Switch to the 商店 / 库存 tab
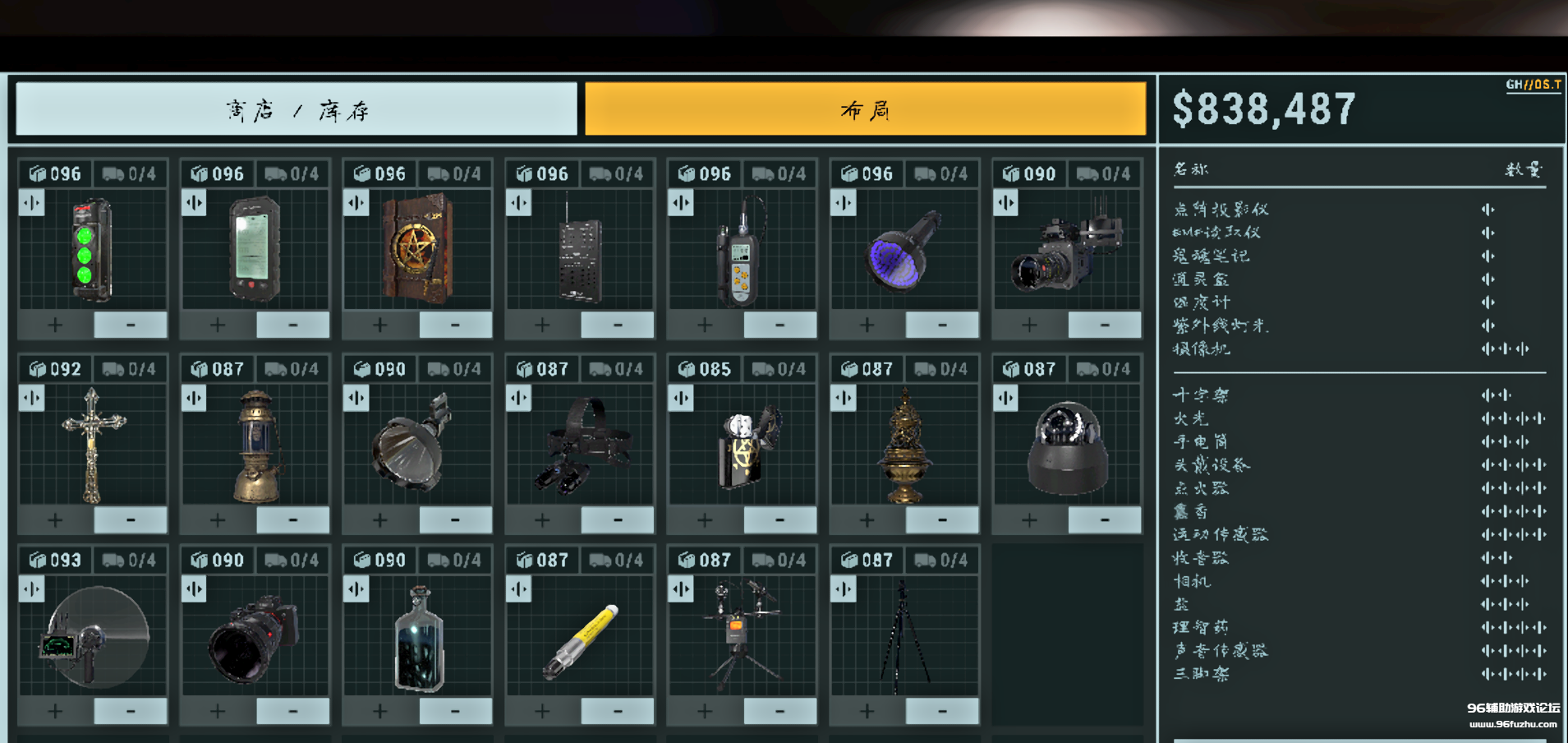 click(x=297, y=109)
